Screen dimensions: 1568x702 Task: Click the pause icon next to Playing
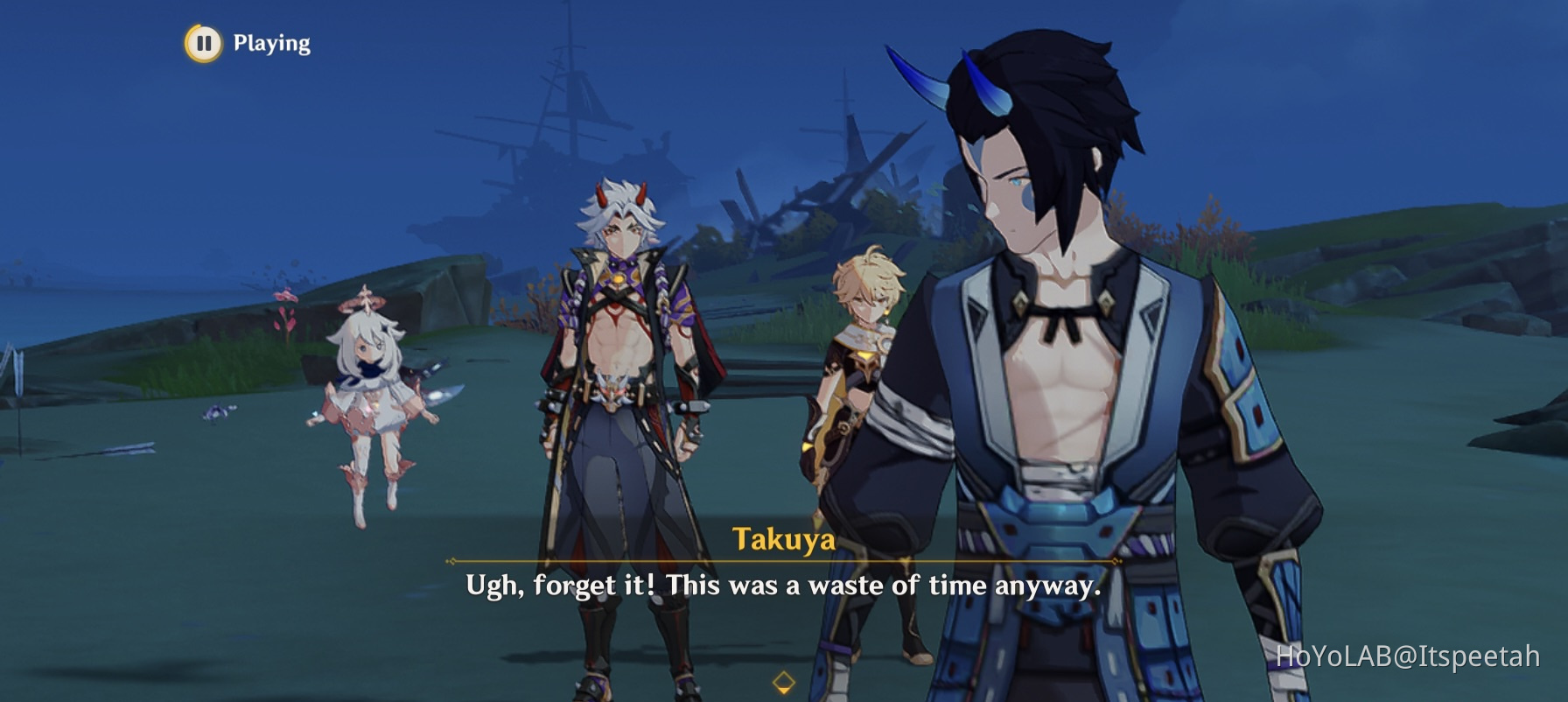(202, 41)
